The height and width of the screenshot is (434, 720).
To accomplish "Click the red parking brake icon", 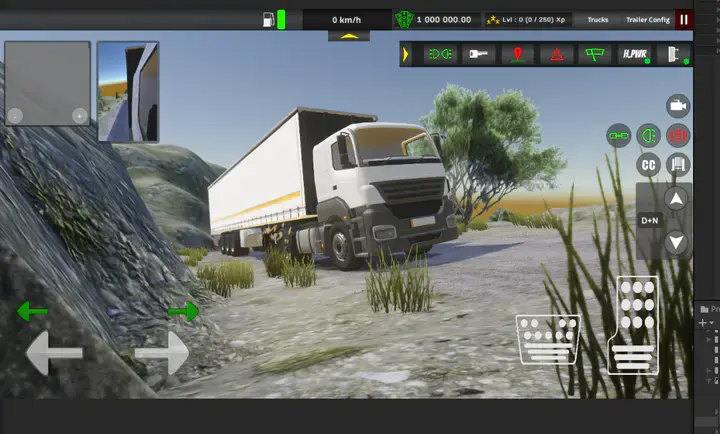I will point(679,135).
